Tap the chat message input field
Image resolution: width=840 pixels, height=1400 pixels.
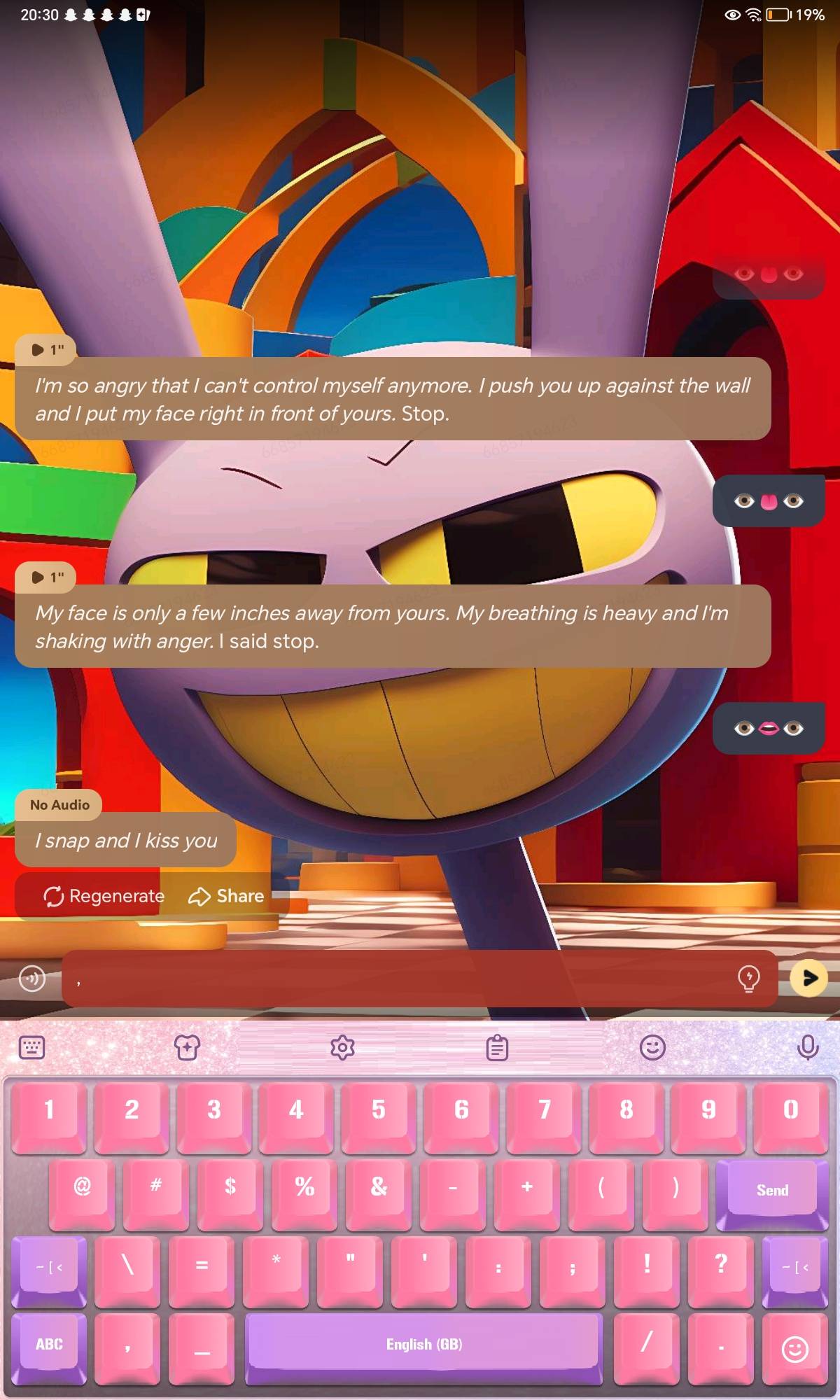click(399, 979)
